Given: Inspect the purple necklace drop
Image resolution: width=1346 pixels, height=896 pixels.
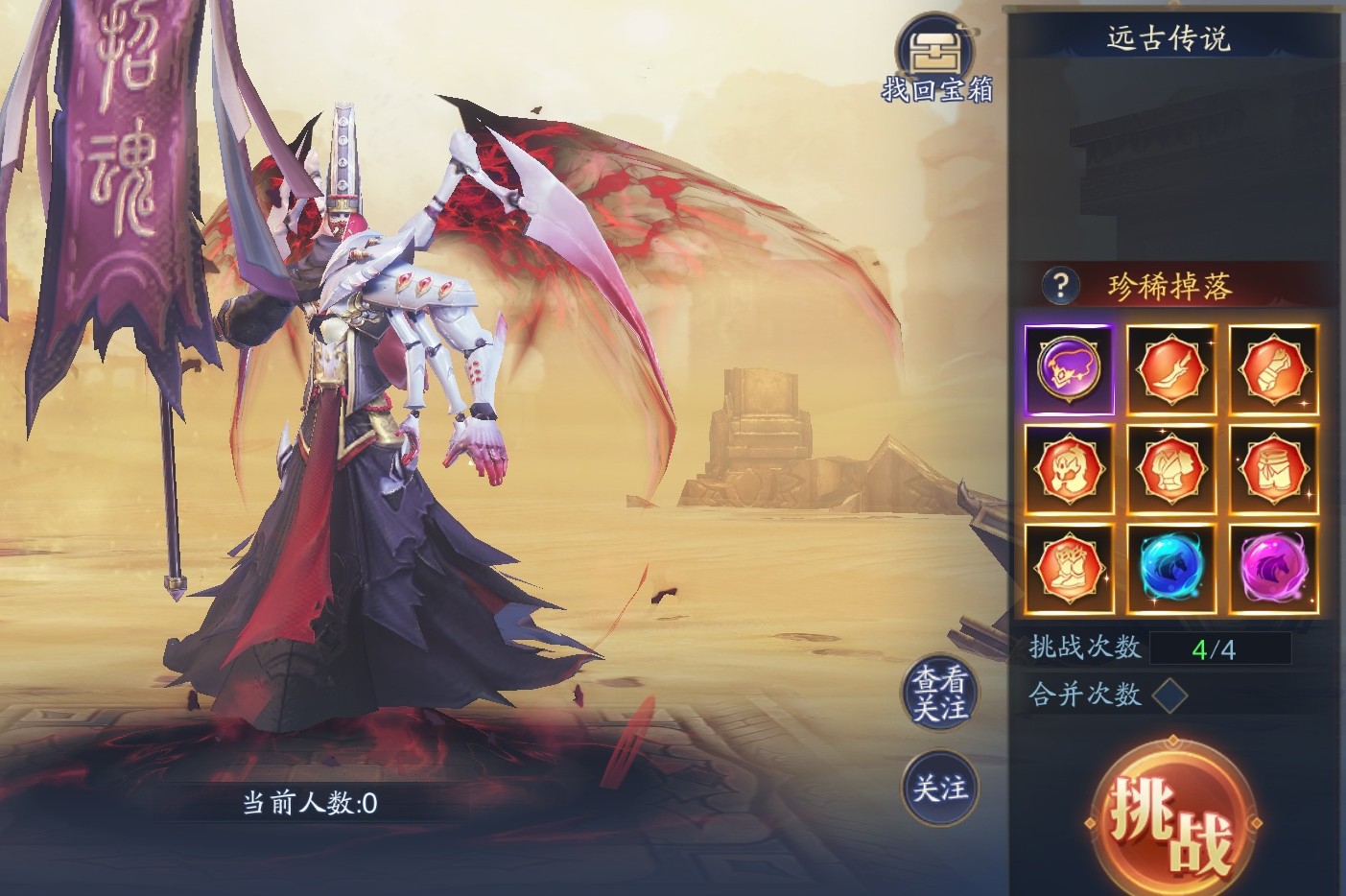Looking at the screenshot, I should [x=1069, y=369].
